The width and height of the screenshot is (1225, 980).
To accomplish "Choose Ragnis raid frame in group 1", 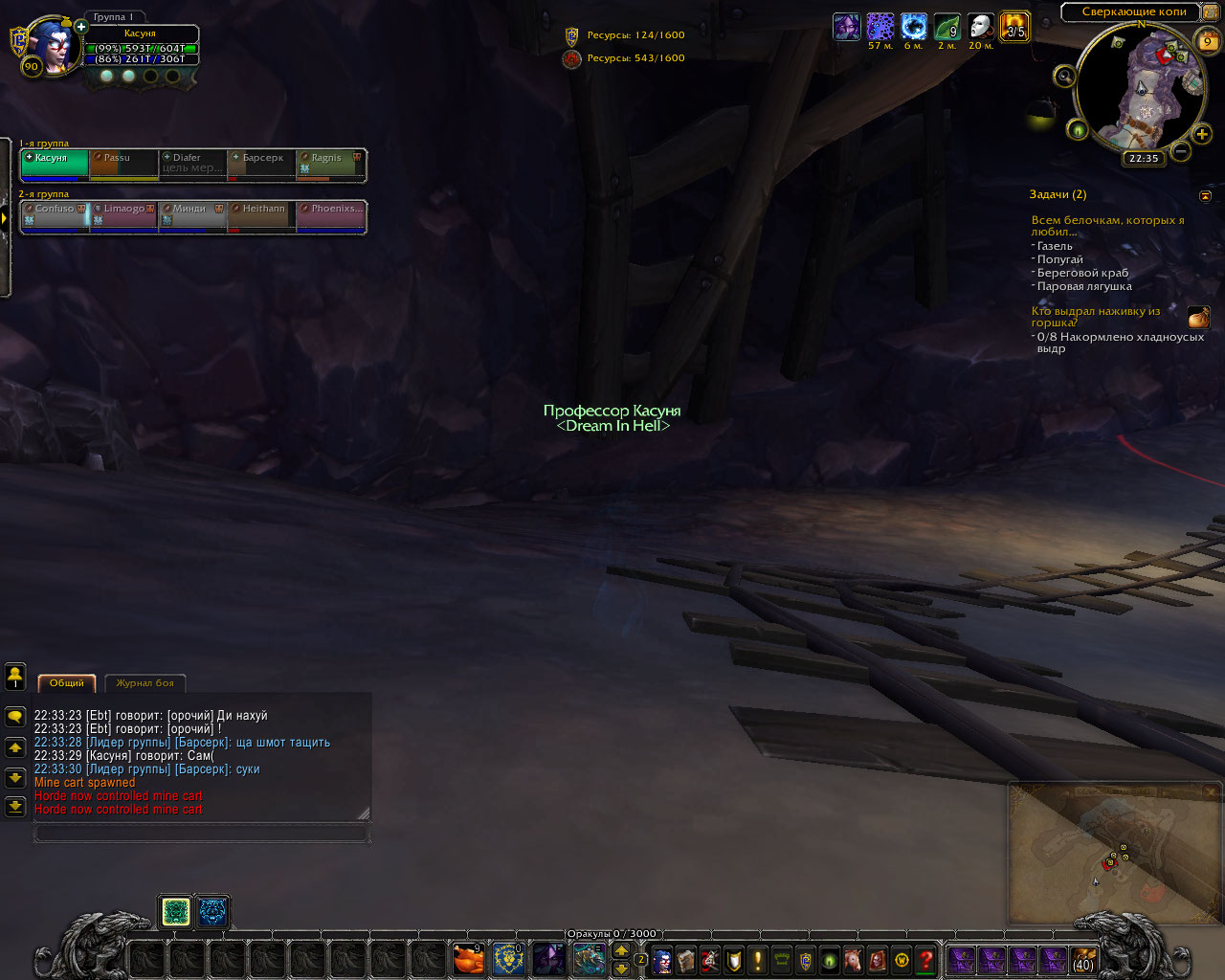I will 331,164.
